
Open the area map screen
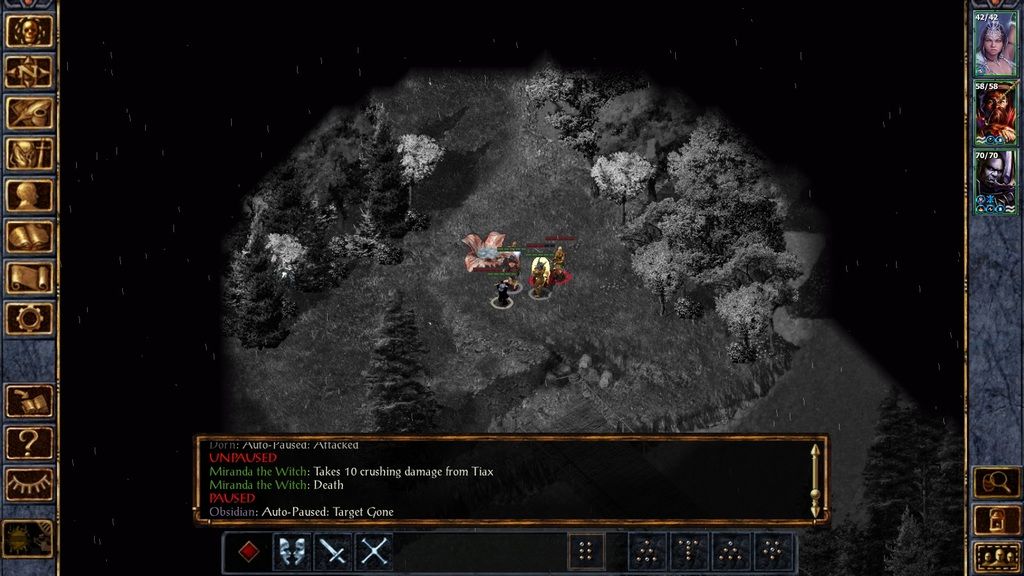click(x=29, y=72)
